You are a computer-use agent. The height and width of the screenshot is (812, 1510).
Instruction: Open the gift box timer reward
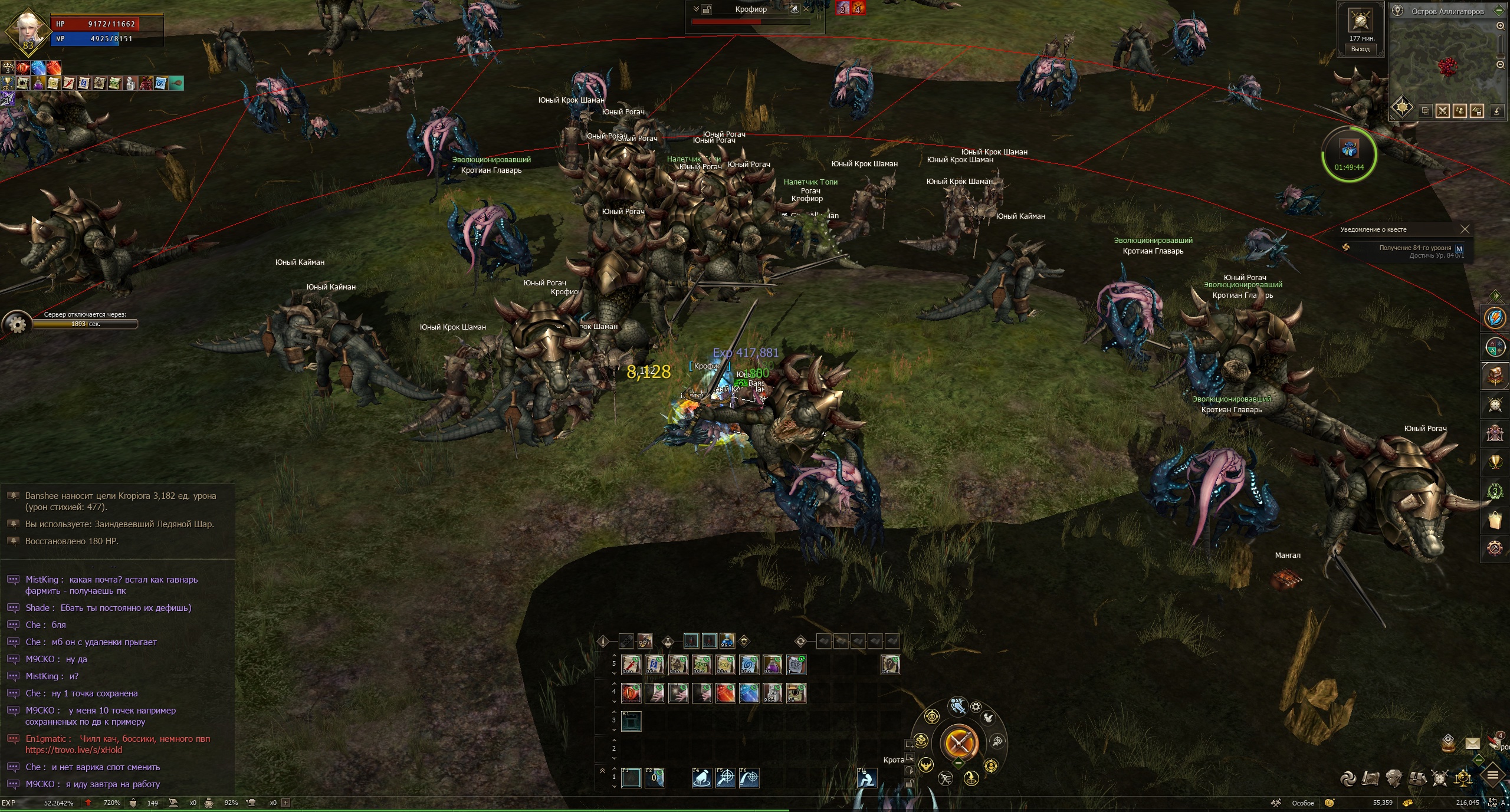tap(1350, 149)
